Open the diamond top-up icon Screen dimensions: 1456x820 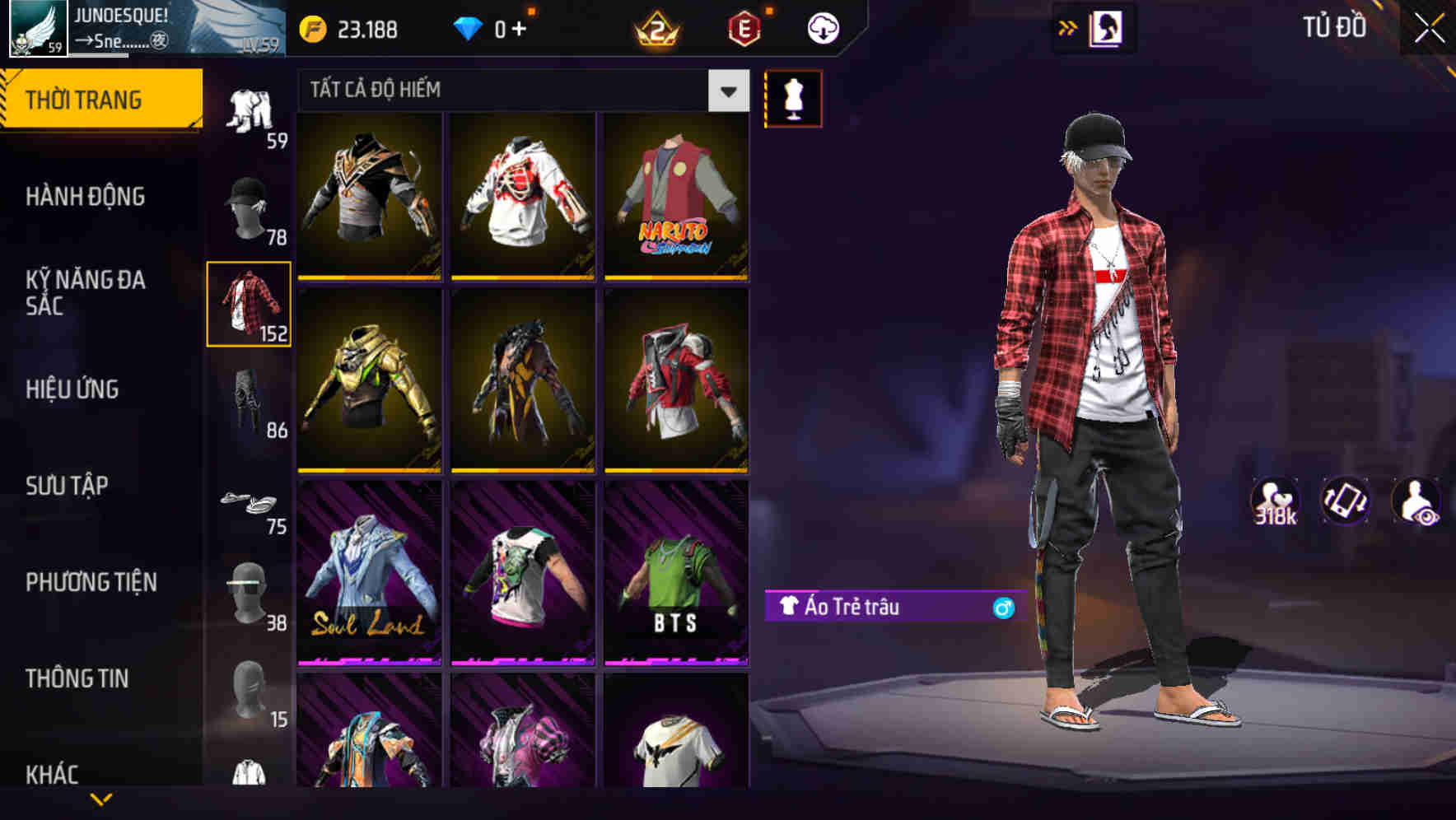pyautogui.click(x=471, y=27)
